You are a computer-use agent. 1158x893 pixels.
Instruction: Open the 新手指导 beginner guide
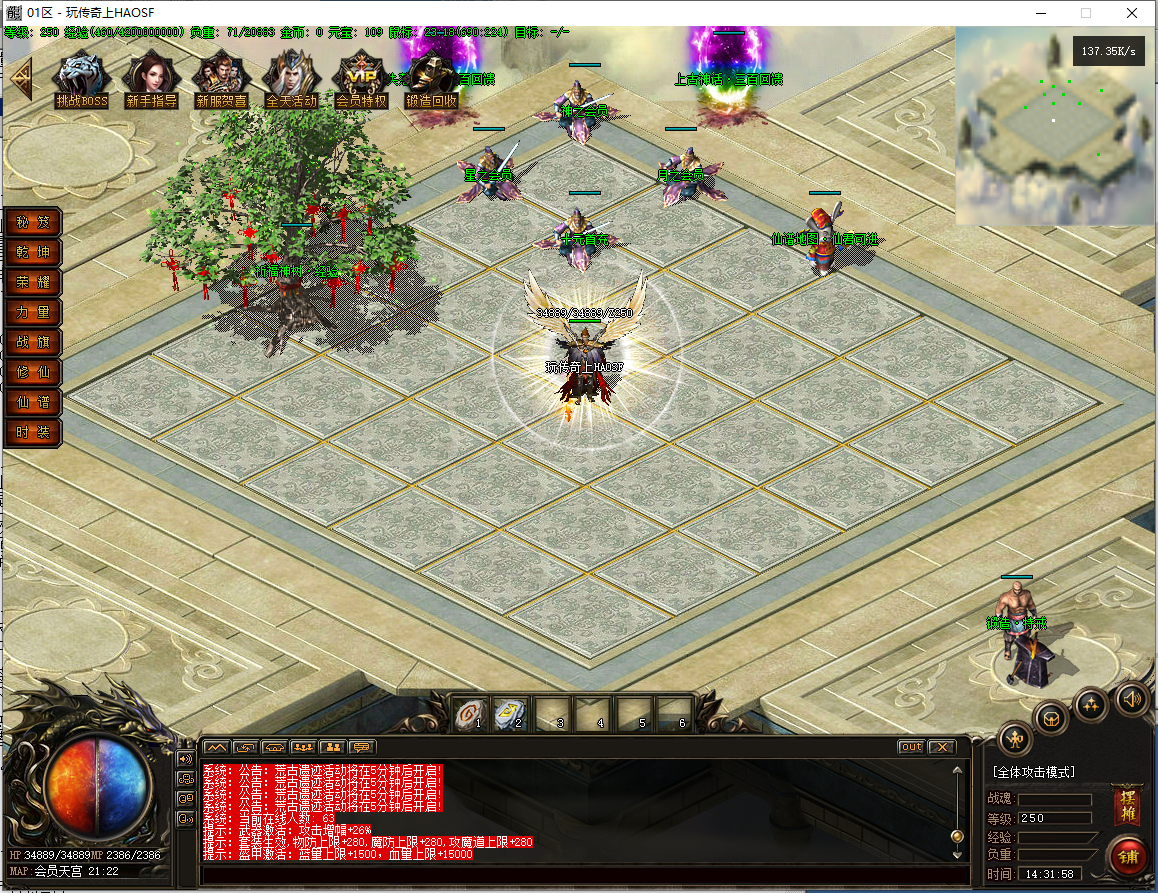pos(151,76)
